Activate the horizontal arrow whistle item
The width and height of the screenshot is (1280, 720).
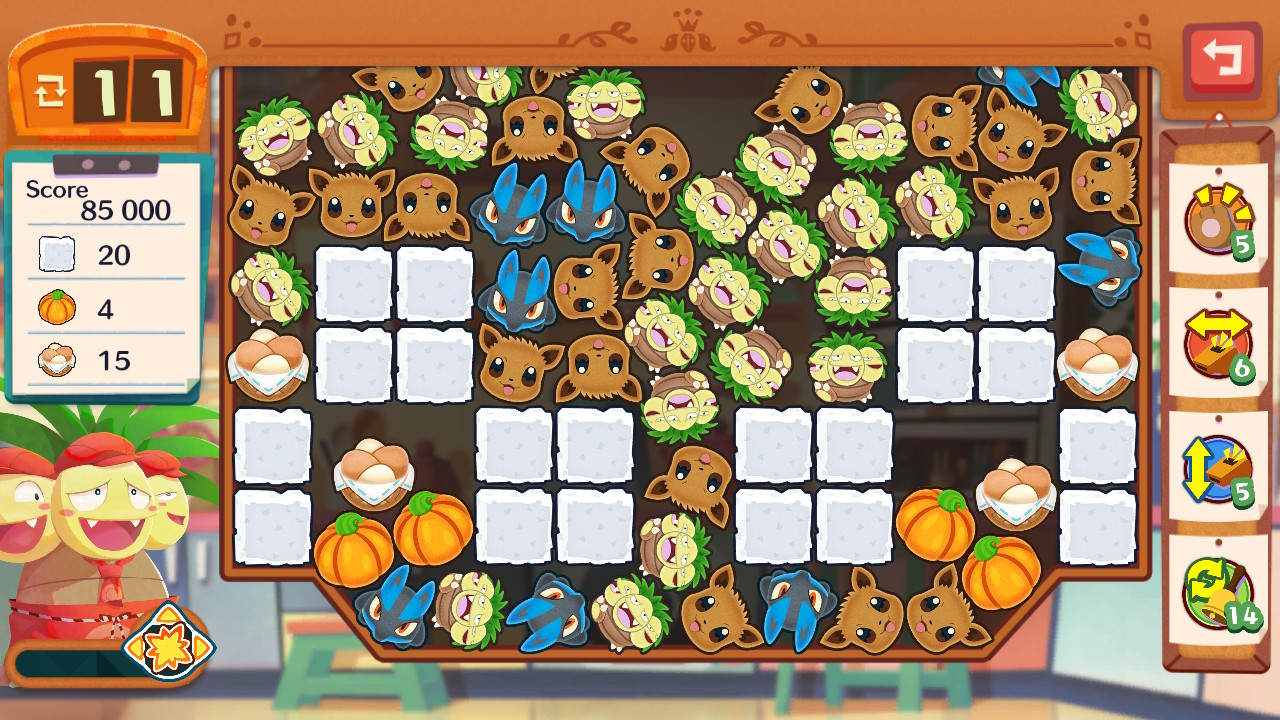coord(1217,345)
